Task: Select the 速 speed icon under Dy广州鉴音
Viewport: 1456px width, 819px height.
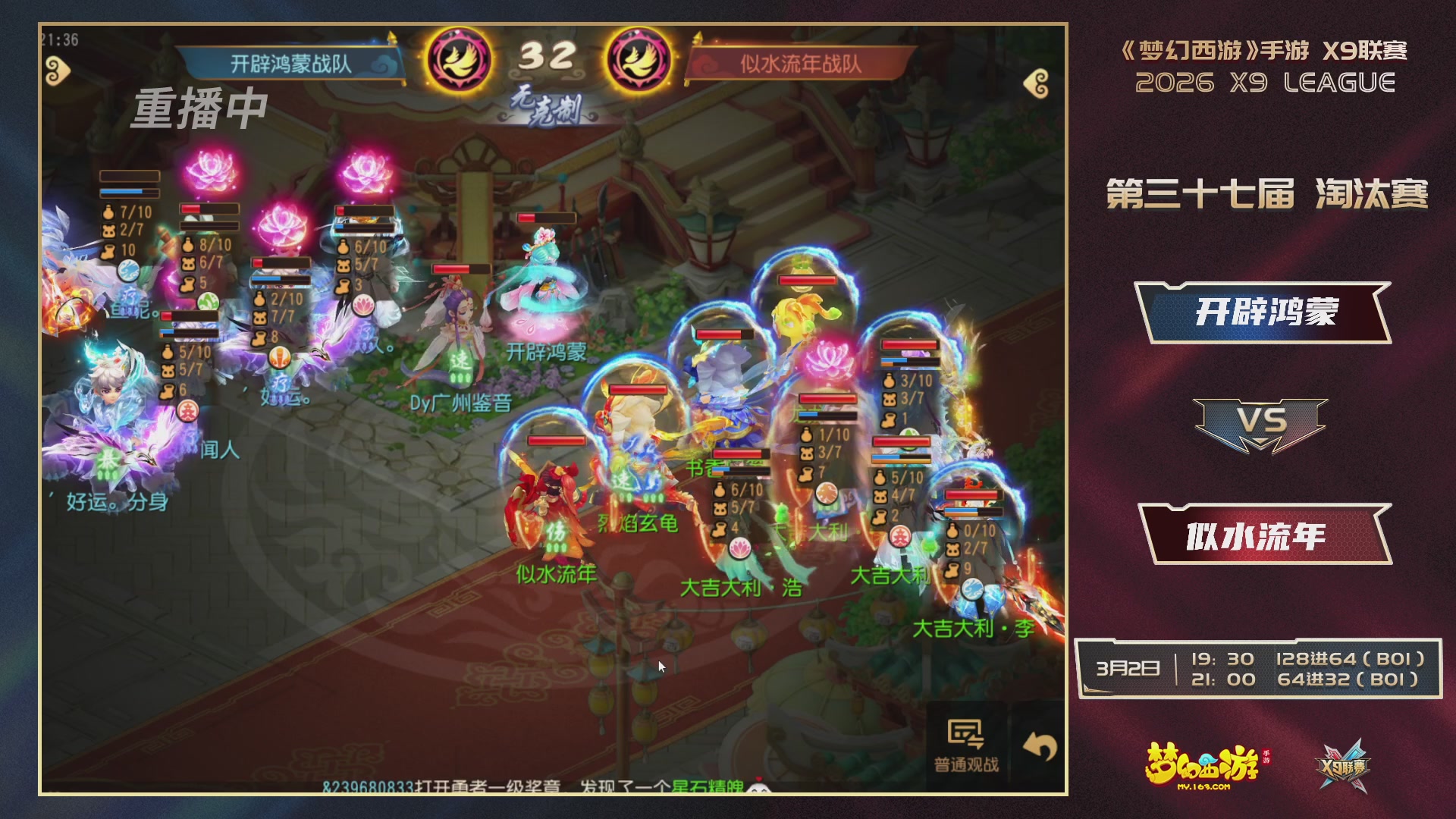Action: click(x=460, y=366)
